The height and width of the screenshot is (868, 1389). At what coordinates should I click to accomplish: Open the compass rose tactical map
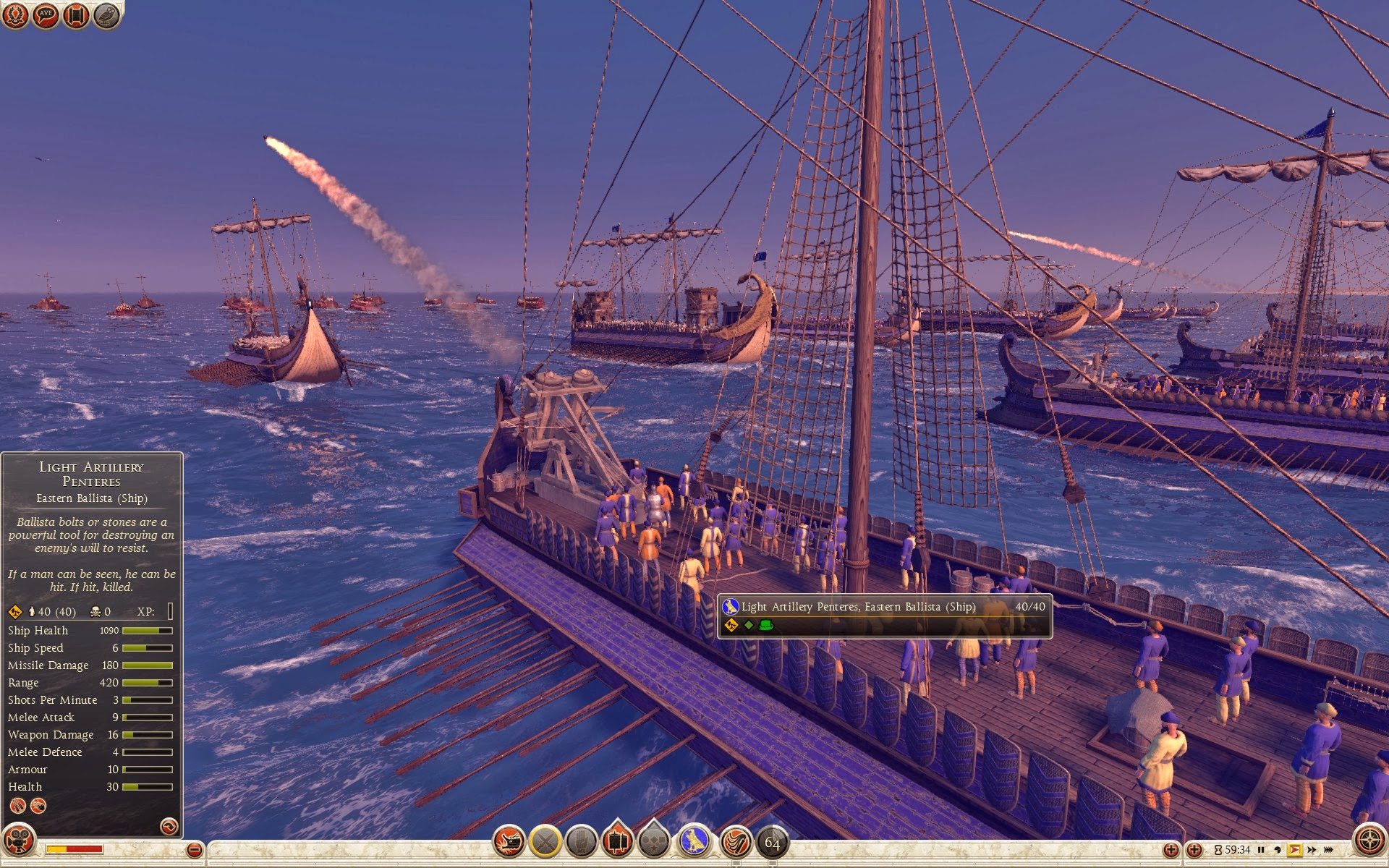(1369, 841)
